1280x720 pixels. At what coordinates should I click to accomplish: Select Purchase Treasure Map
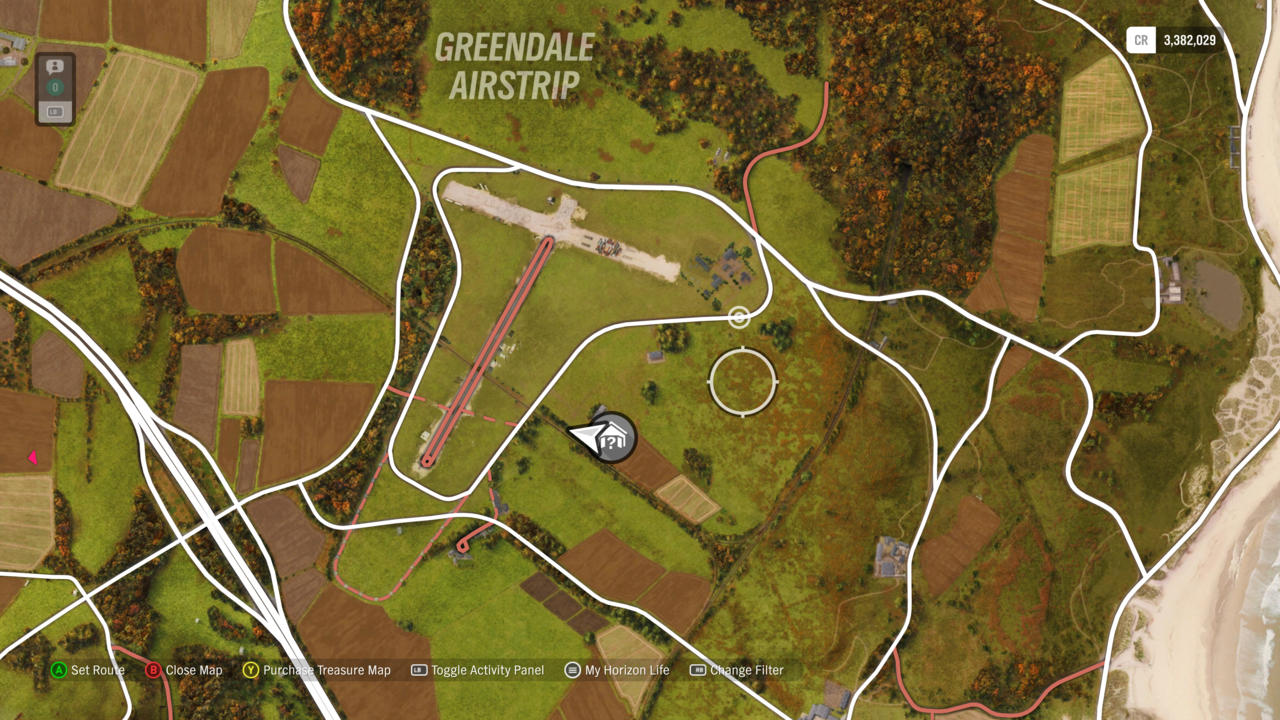click(316, 670)
